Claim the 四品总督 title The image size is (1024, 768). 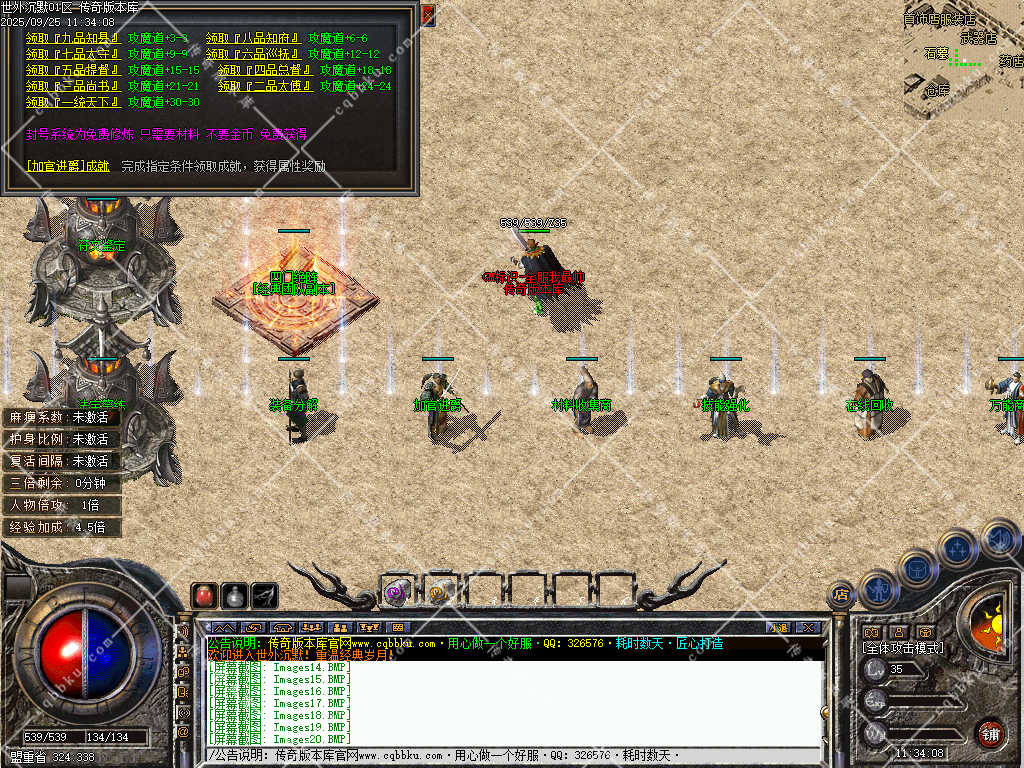point(265,70)
